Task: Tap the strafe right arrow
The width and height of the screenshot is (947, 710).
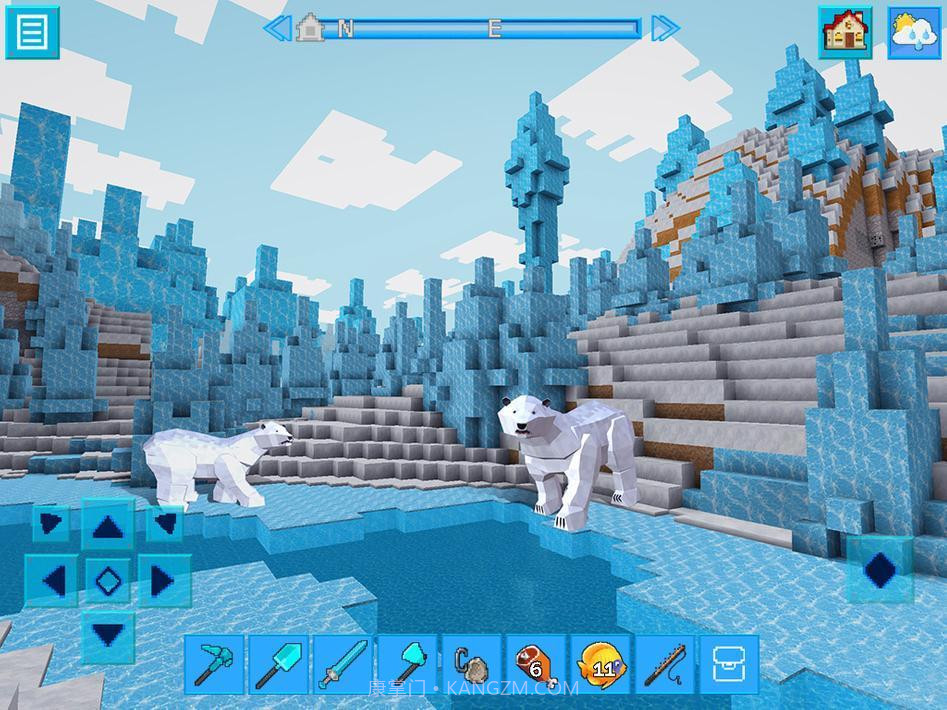Action: pos(162,579)
